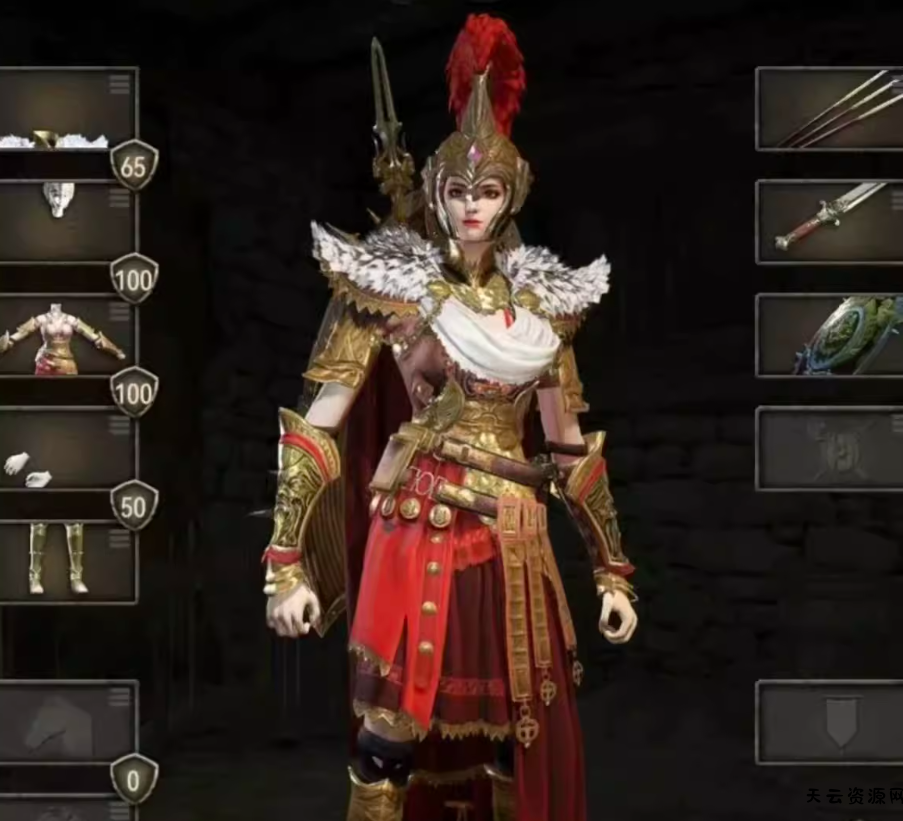Open the empty crossed-weapons slot
The image size is (903, 821).
pos(829,449)
